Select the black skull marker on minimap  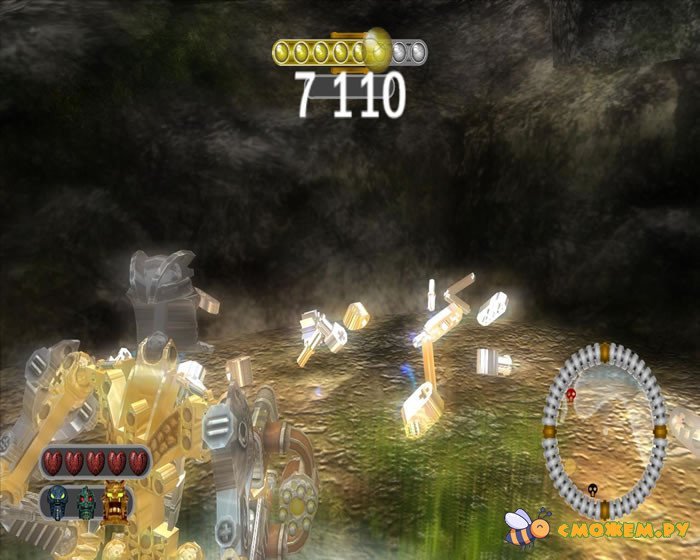591,490
